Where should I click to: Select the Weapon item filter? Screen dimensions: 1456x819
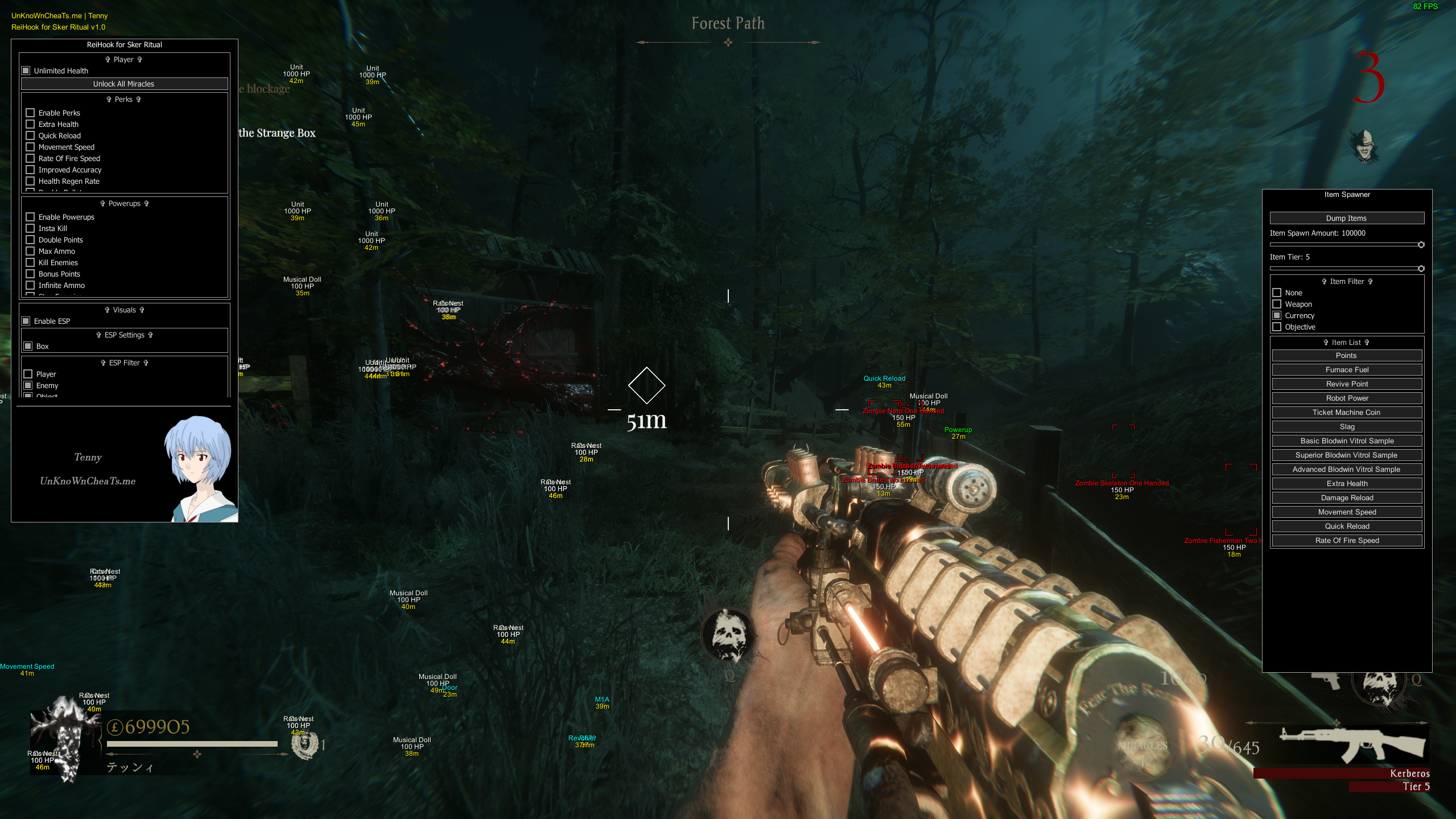(1277, 304)
